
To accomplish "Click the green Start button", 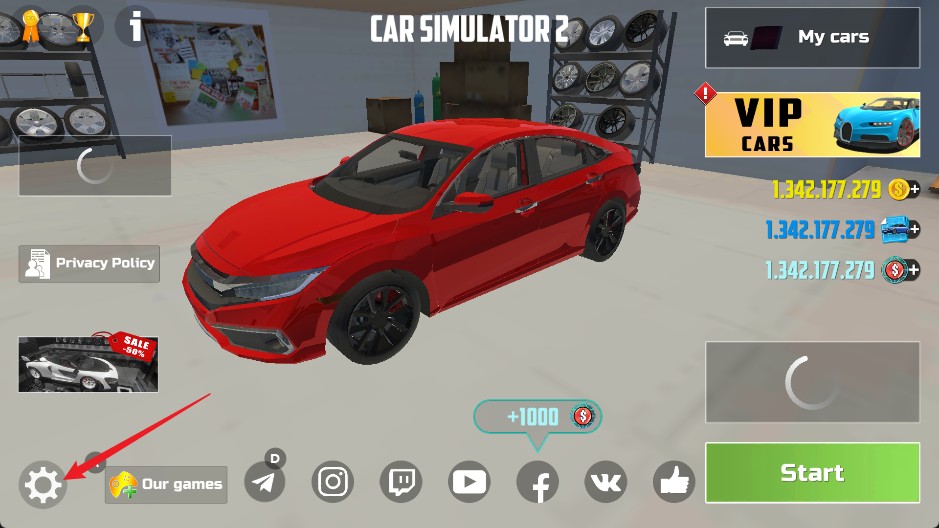I will (x=812, y=473).
